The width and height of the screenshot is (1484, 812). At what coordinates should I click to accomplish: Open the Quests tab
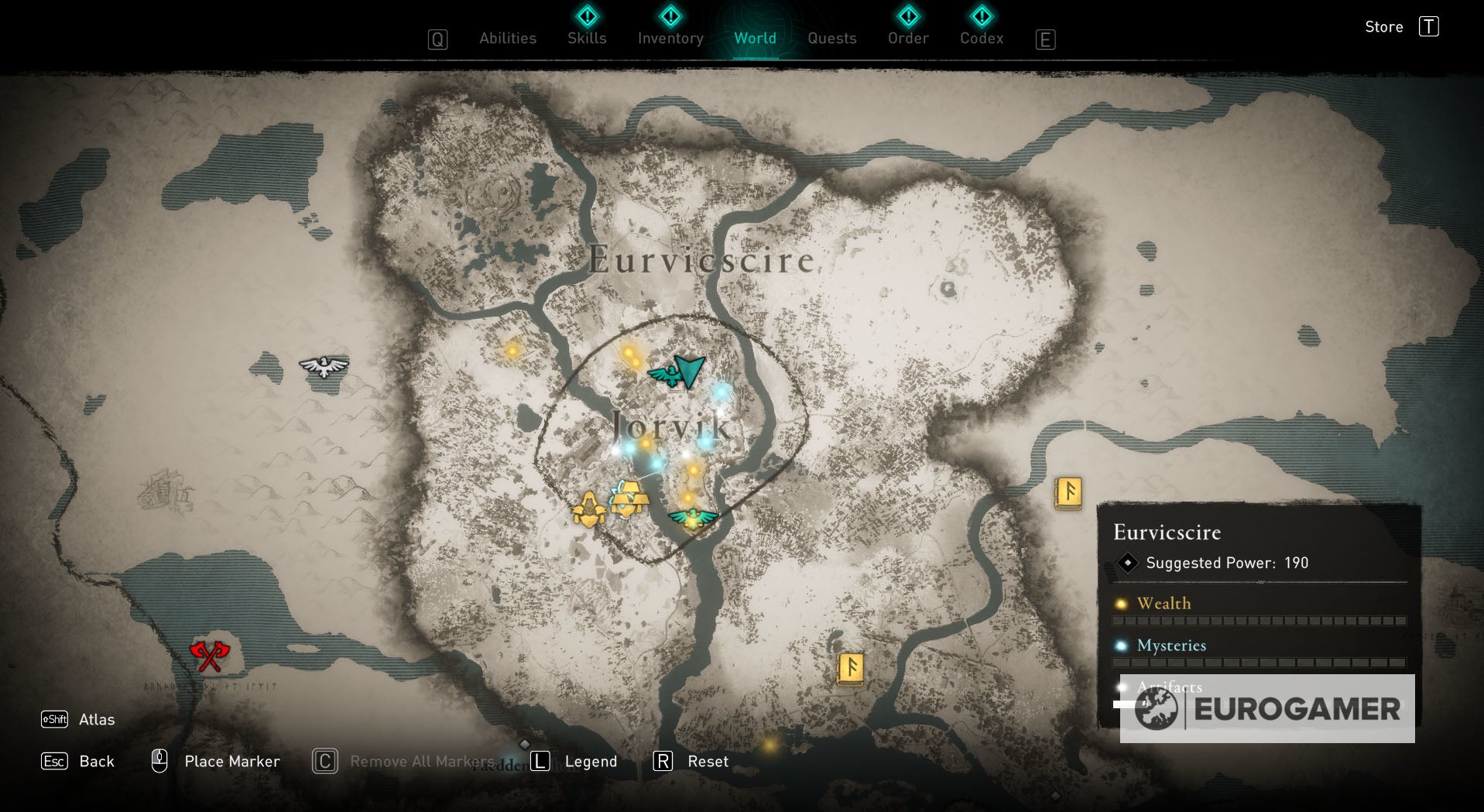coord(831,38)
